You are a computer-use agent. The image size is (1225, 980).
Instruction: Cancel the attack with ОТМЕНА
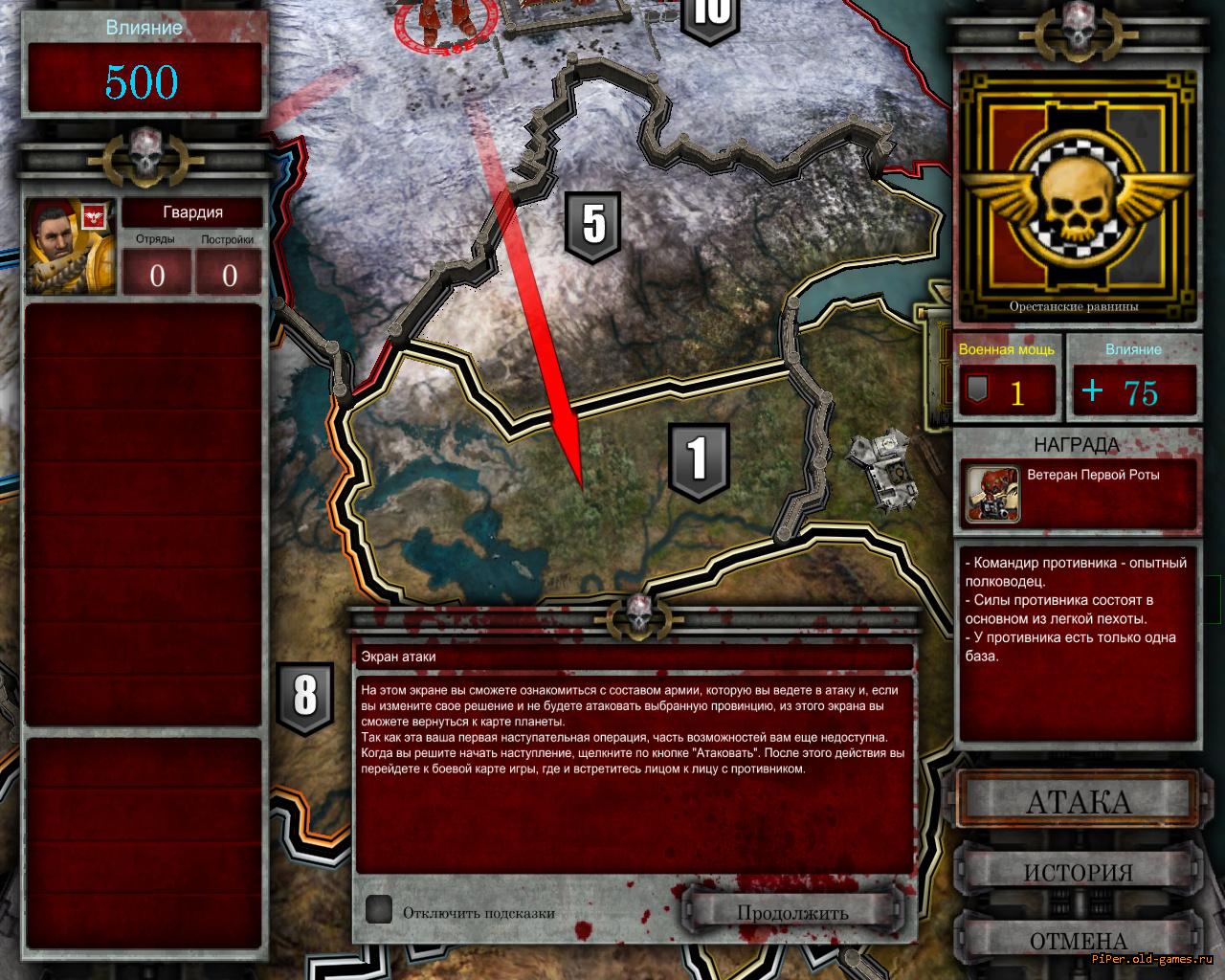click(1078, 940)
